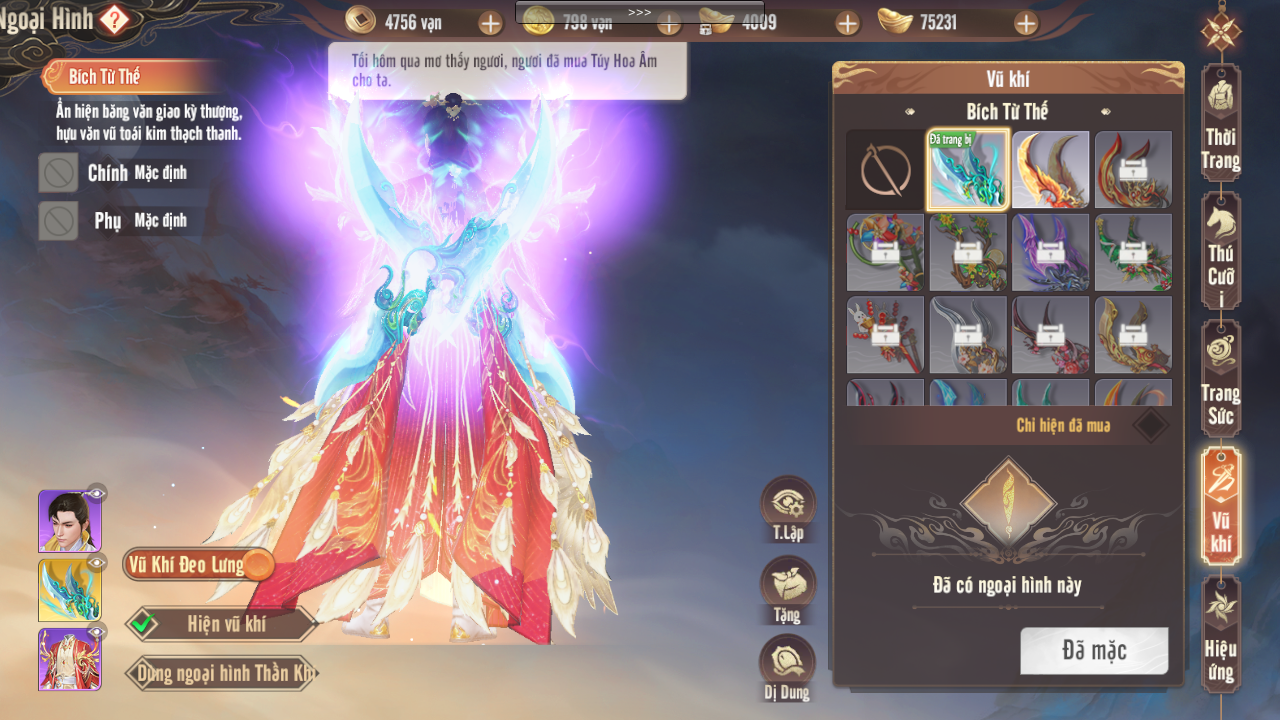Click Dùng ngoại hình Thần Khí option
The width and height of the screenshot is (1280, 720).
point(223,673)
